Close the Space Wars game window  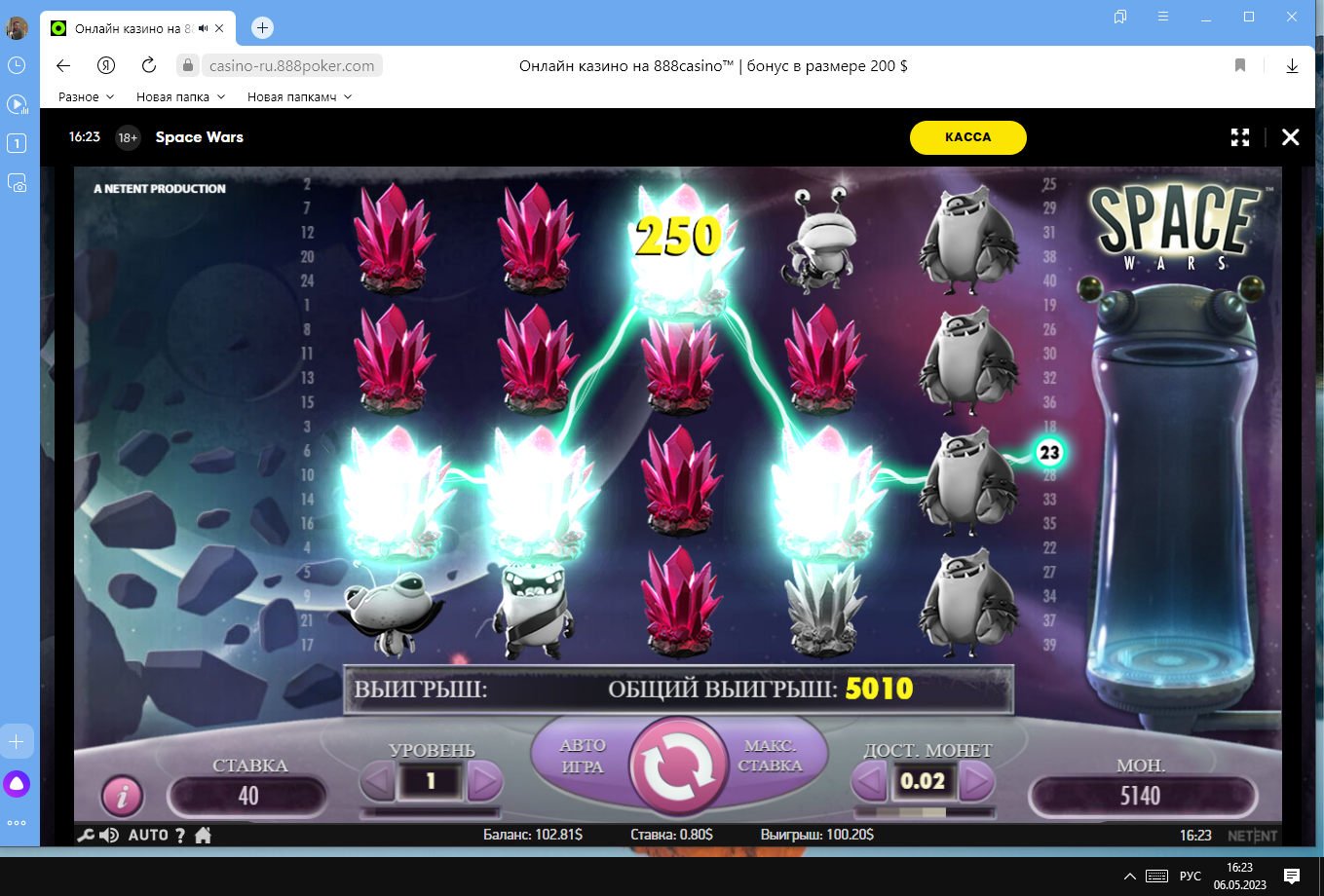click(1290, 137)
